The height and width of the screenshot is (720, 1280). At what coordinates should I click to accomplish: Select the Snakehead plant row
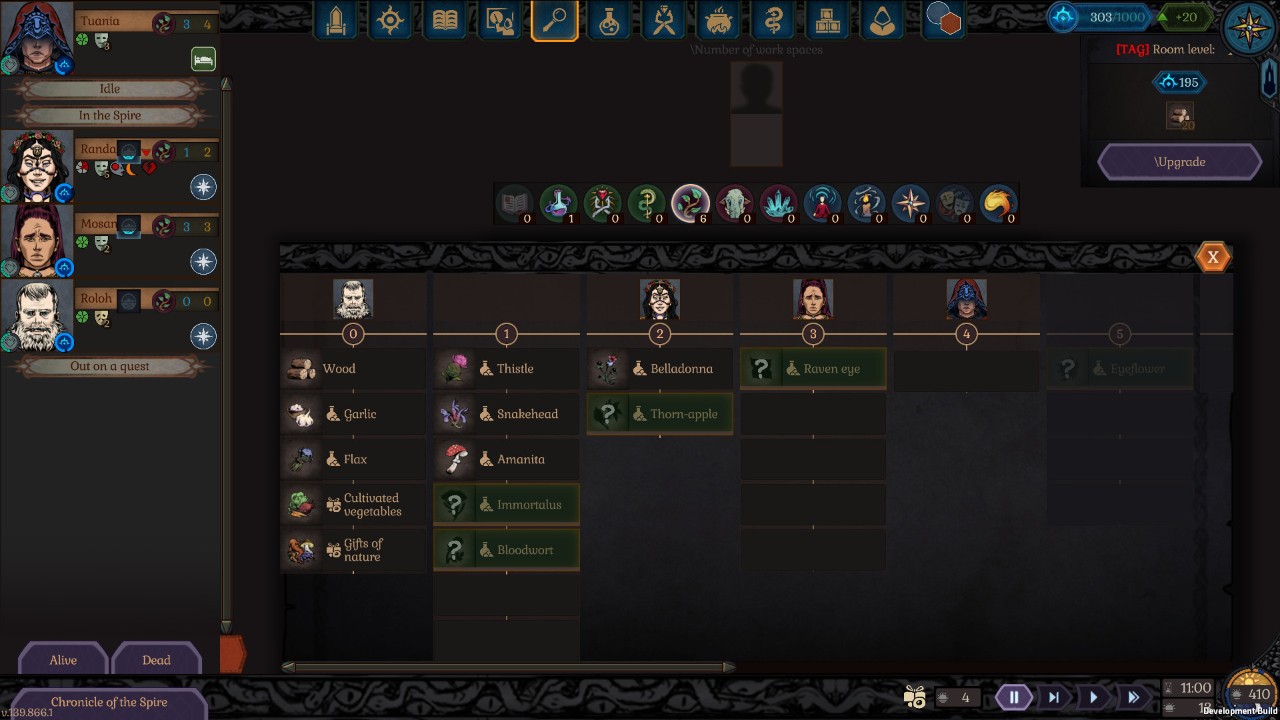point(506,414)
